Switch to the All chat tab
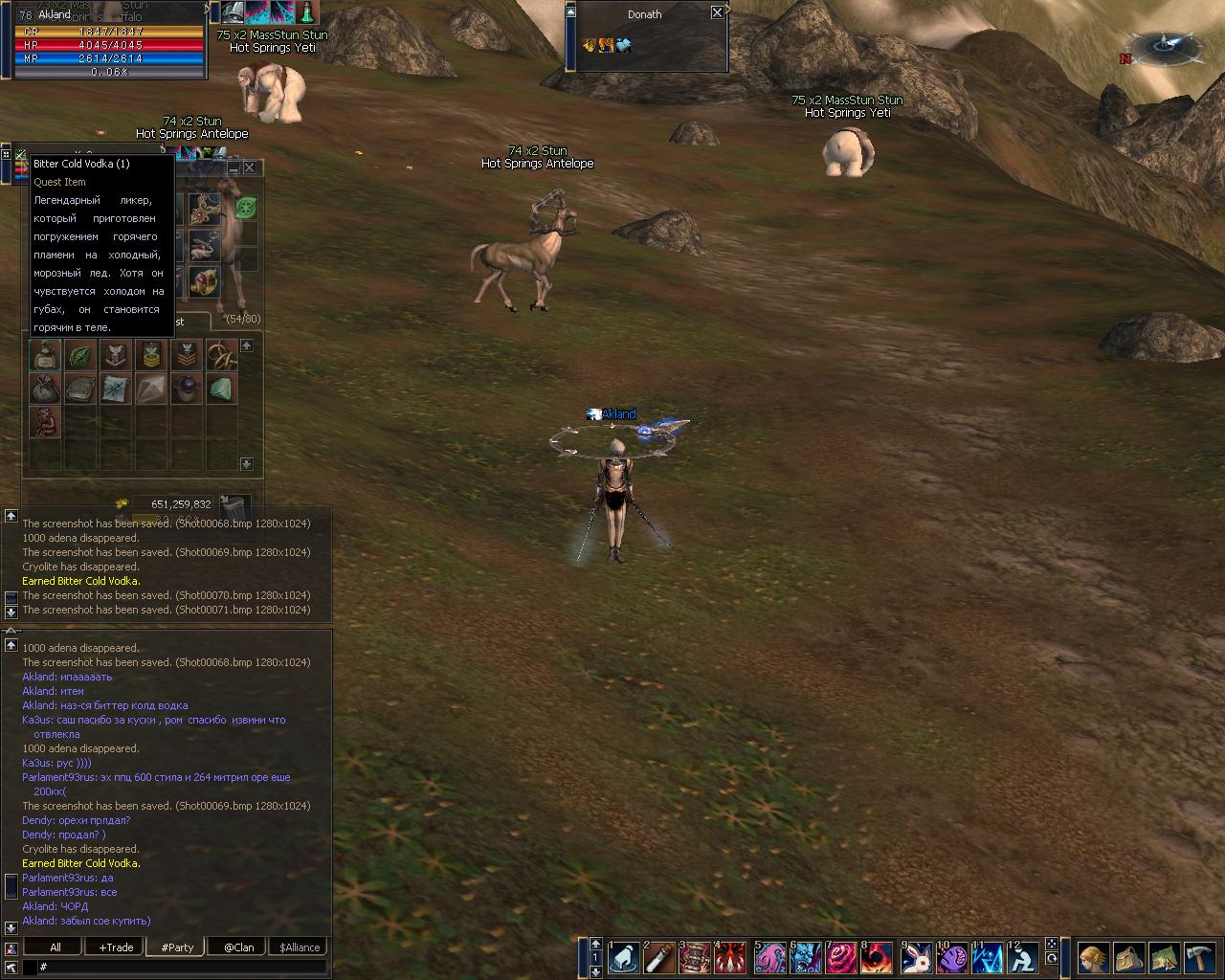1225x980 pixels. tap(55, 947)
